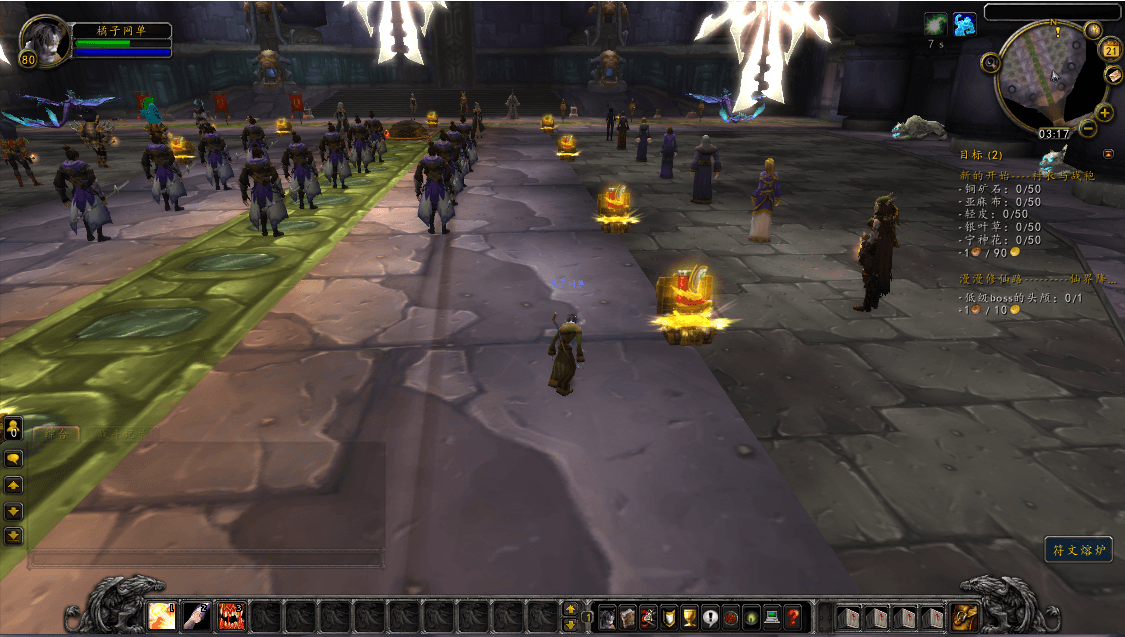Click the blue figure buff icon
1125x637 pixels.
point(964,24)
